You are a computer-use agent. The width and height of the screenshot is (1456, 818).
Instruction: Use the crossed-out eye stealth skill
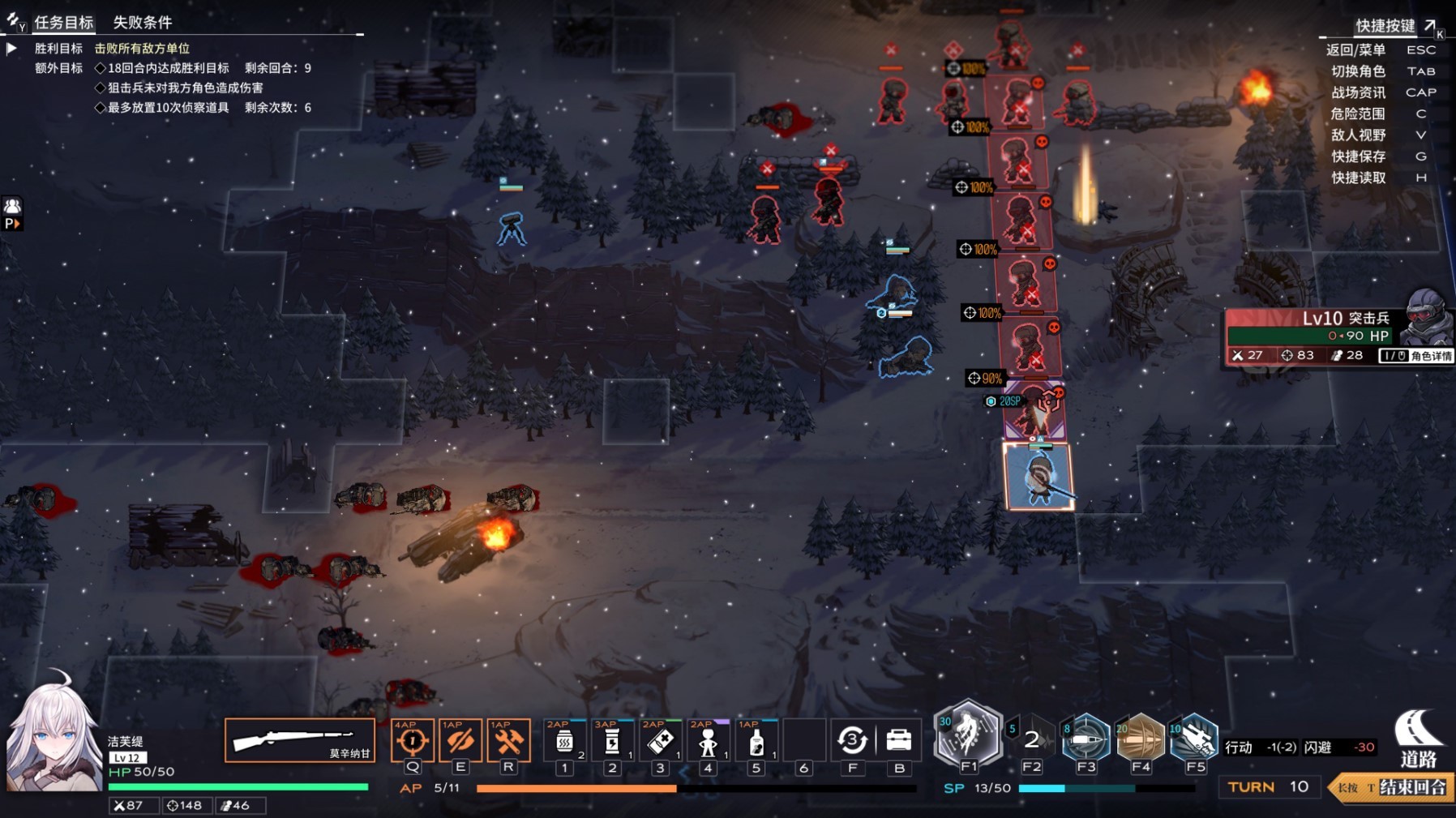pos(460,740)
